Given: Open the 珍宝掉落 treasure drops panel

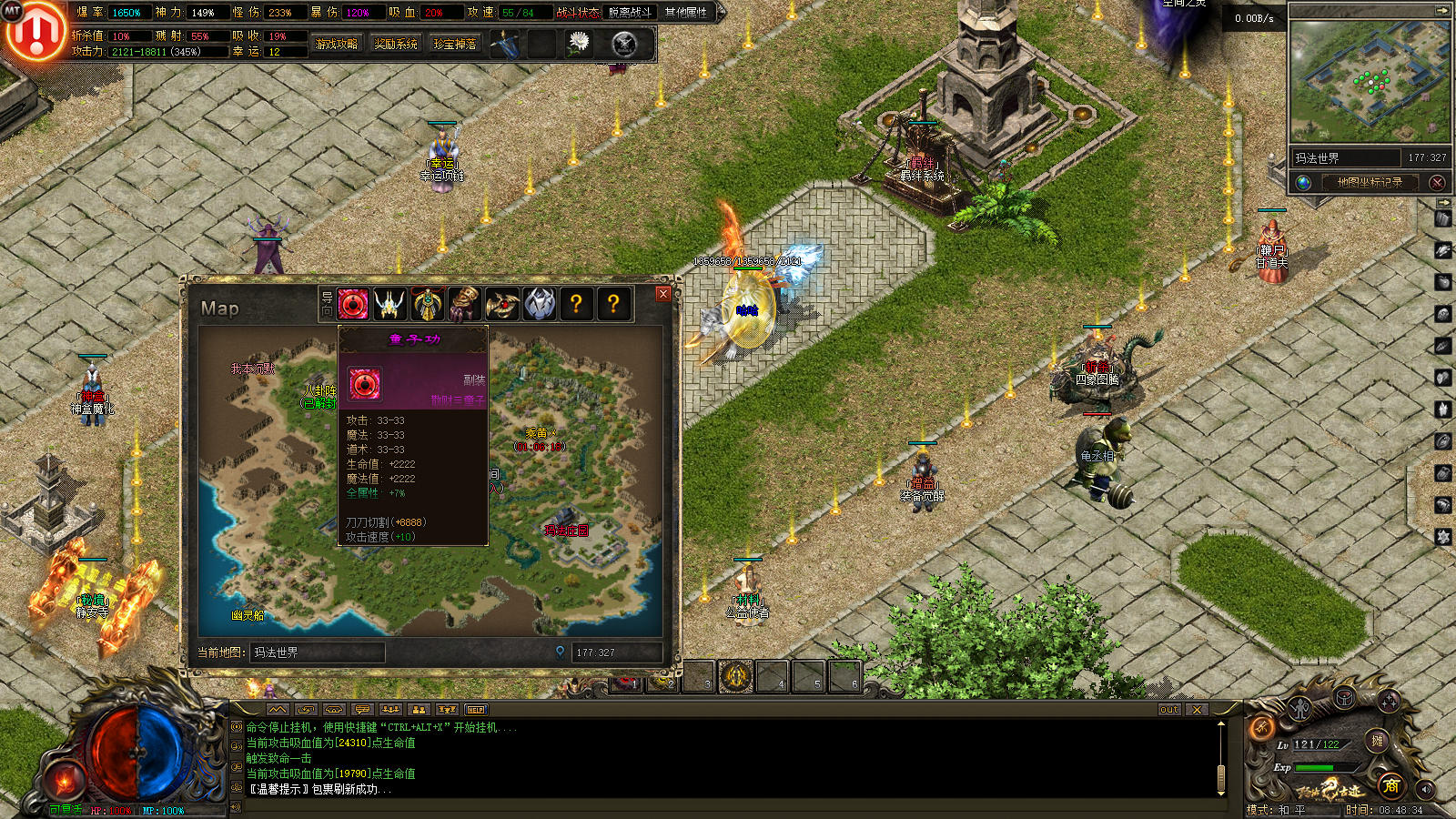Looking at the screenshot, I should tap(455, 44).
